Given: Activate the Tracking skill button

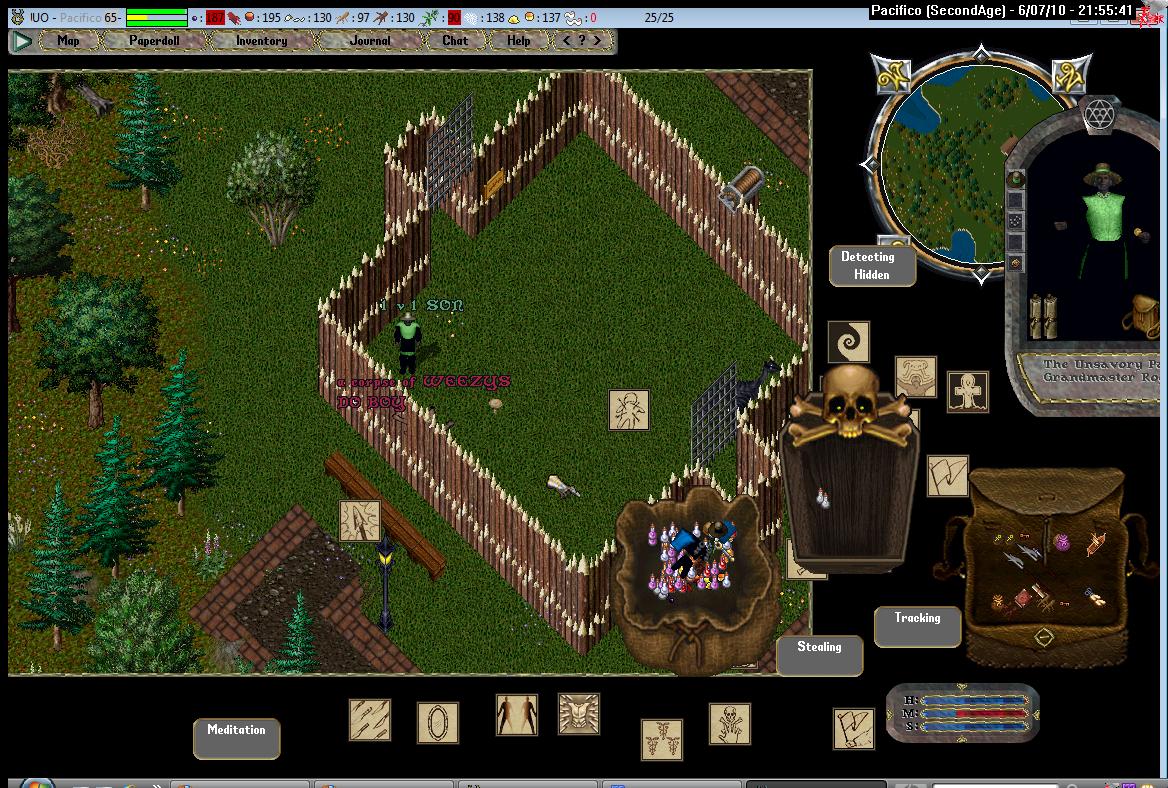Looking at the screenshot, I should (917, 626).
